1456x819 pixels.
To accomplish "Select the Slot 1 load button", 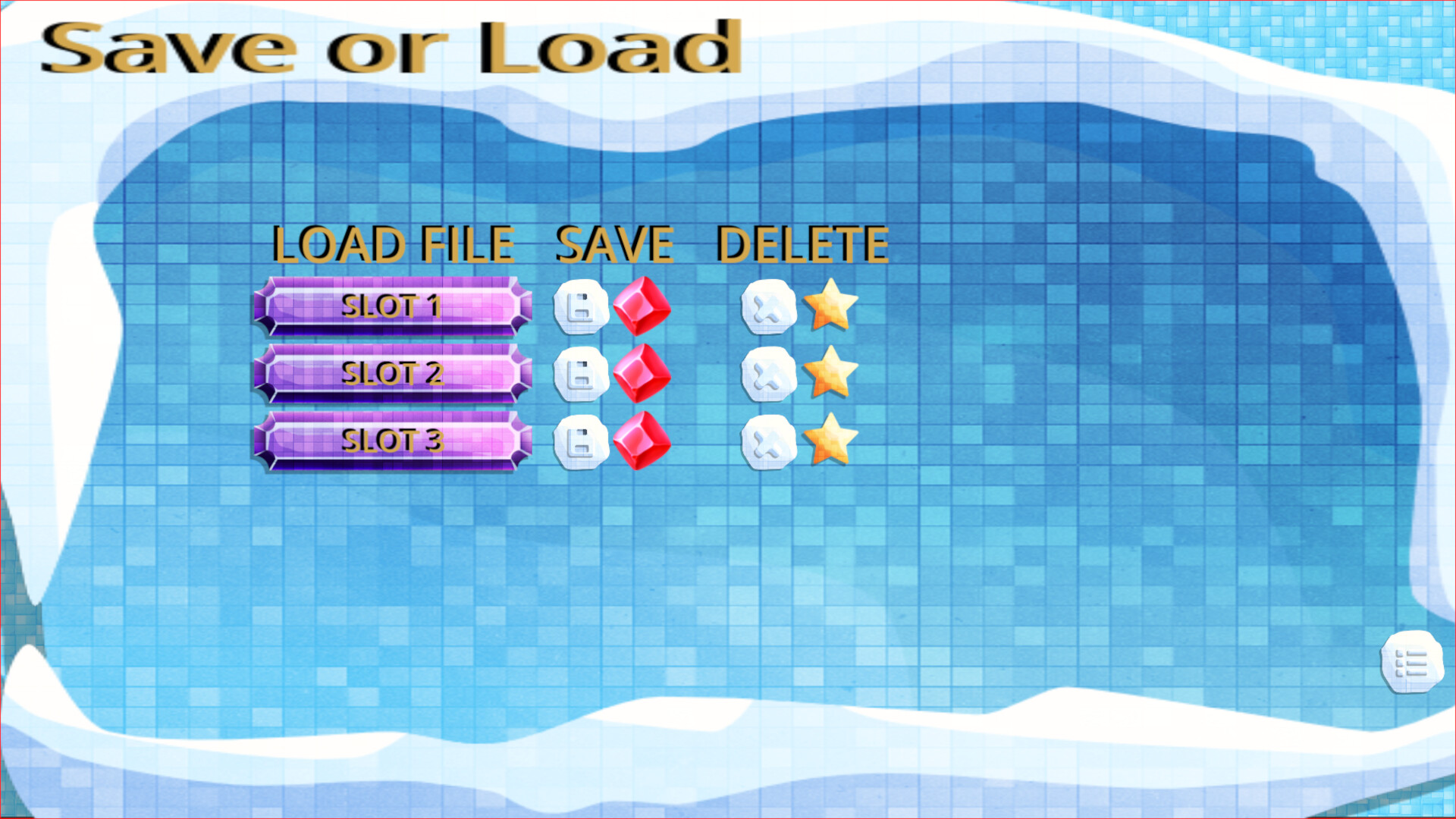I will tap(392, 307).
